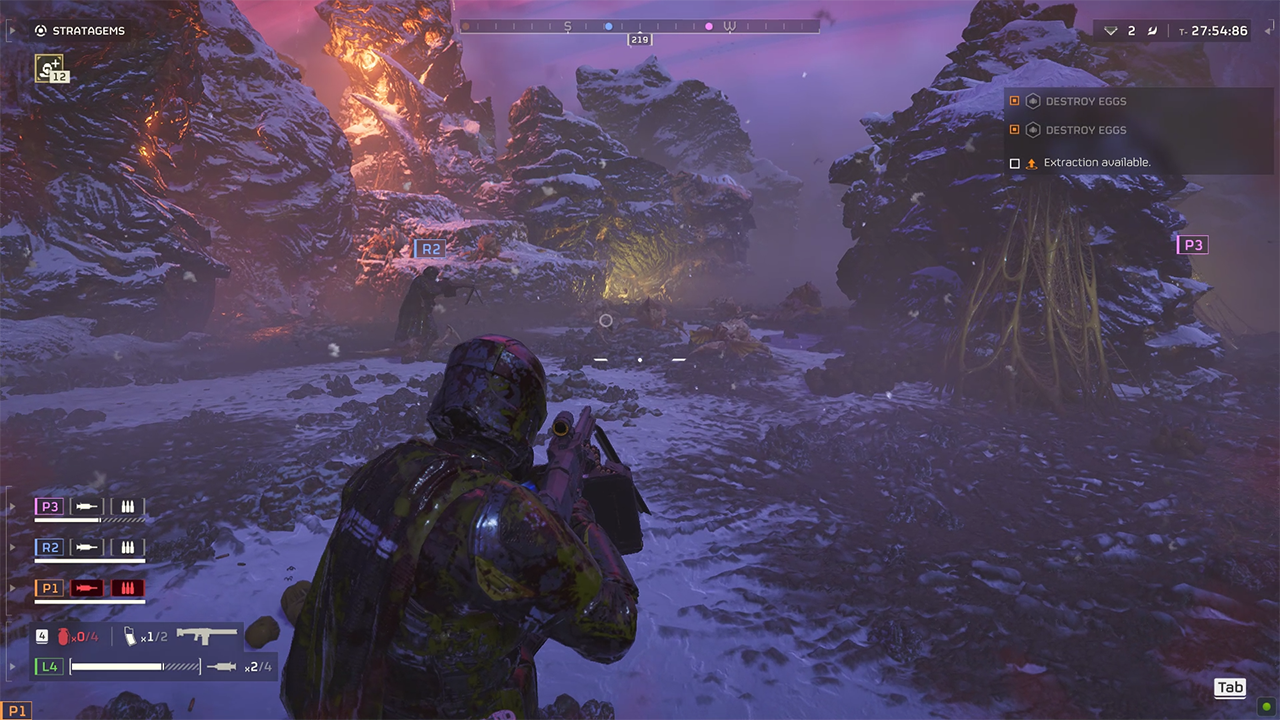Click P1's red stim status icon

[x=87, y=588]
